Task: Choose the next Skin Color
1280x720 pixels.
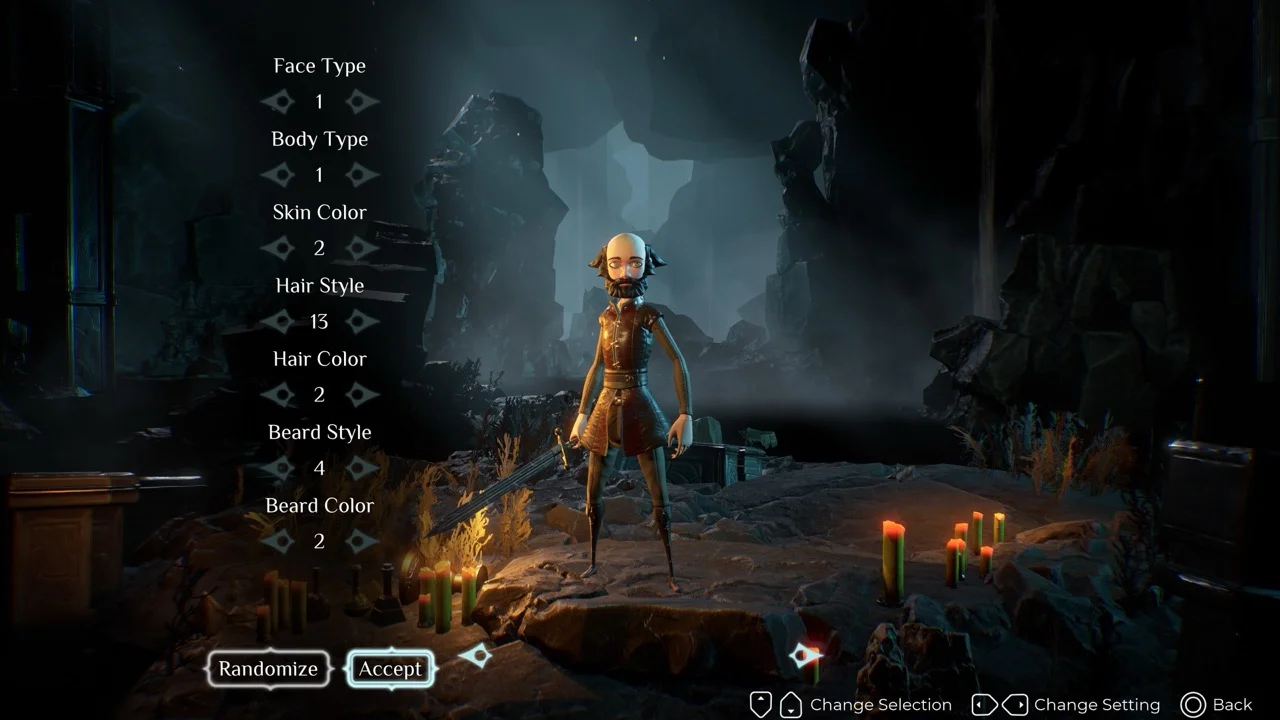Action: click(362, 248)
